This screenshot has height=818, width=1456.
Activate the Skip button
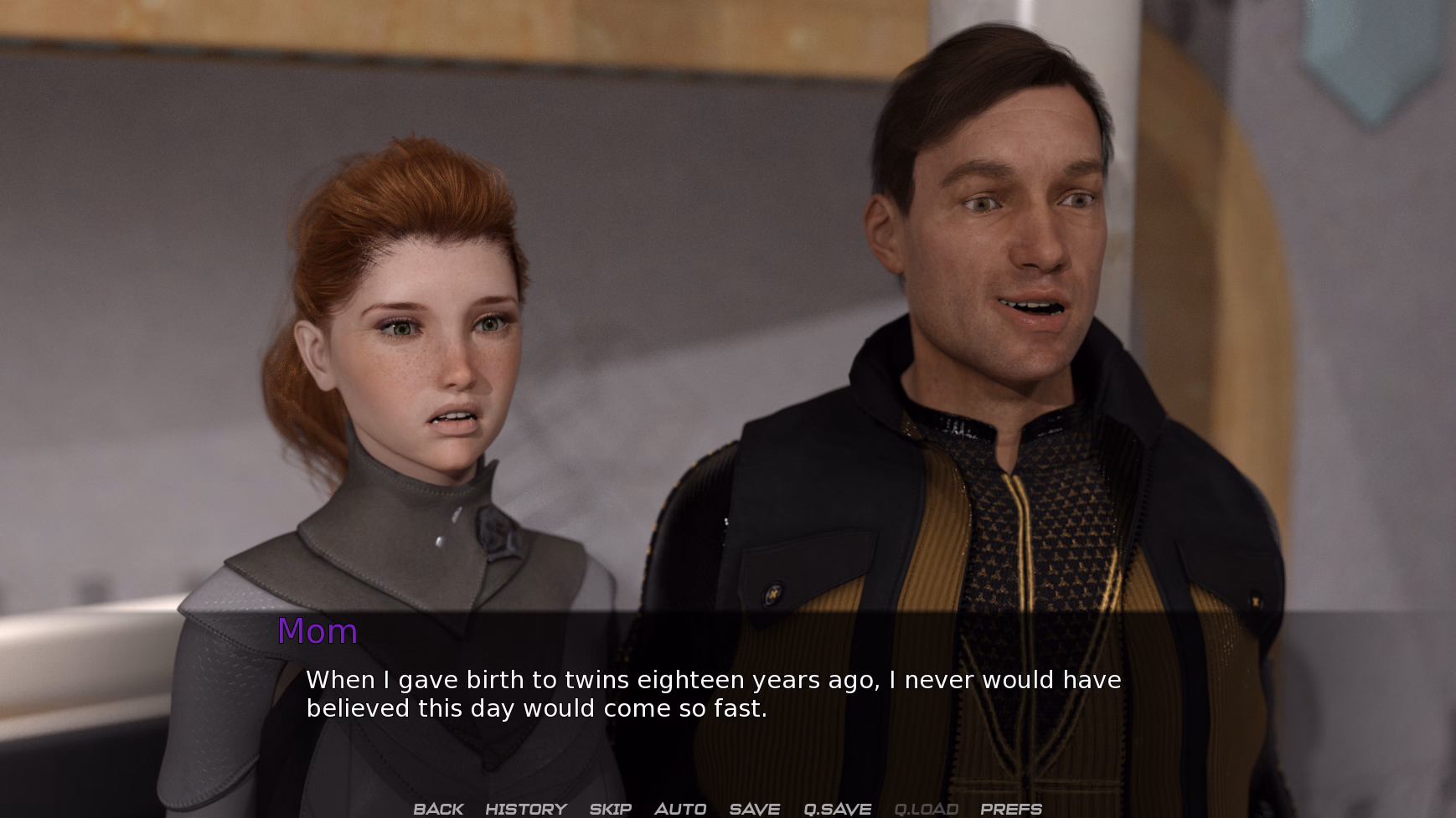(x=610, y=809)
